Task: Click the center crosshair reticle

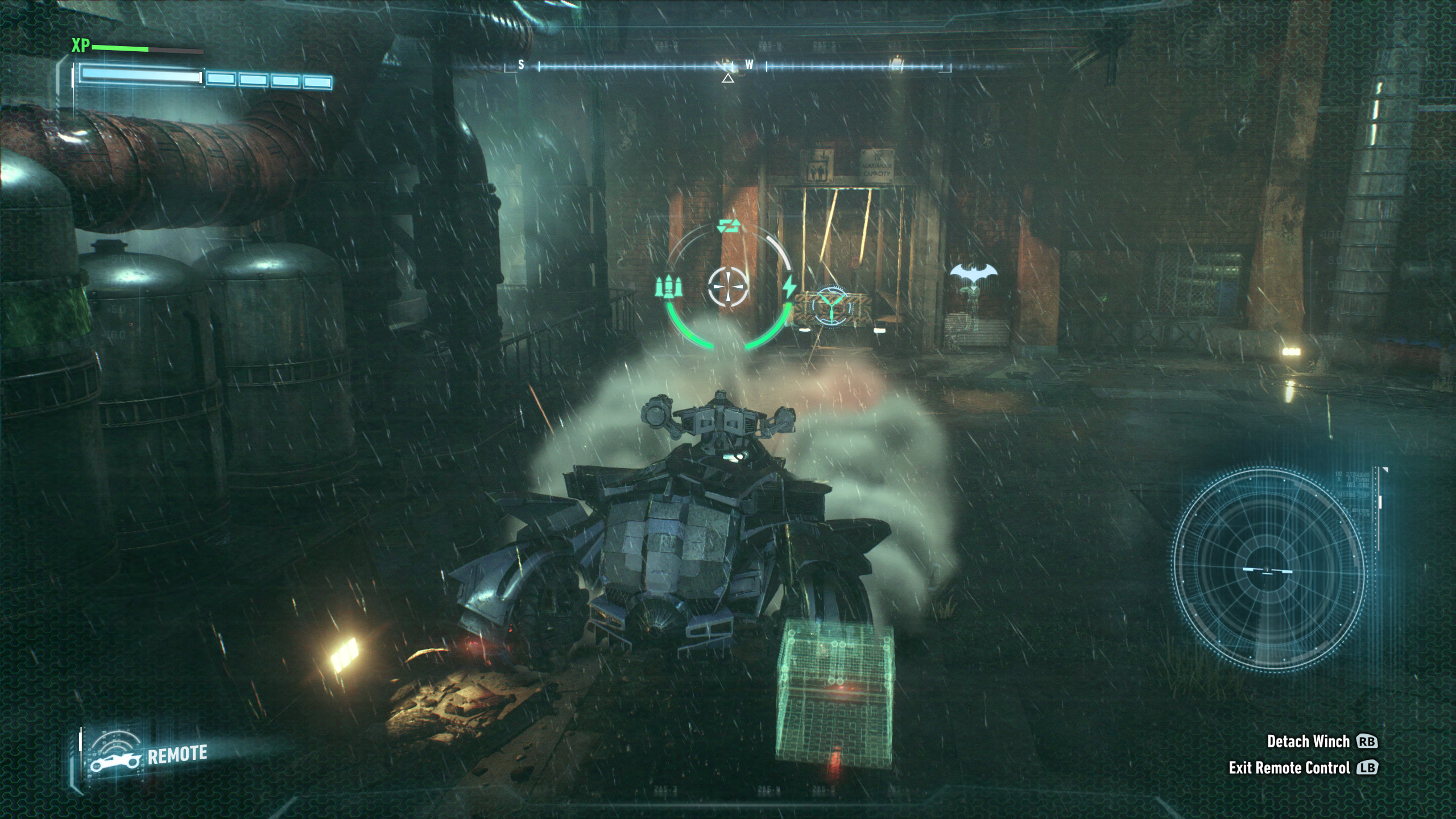Action: point(728,286)
